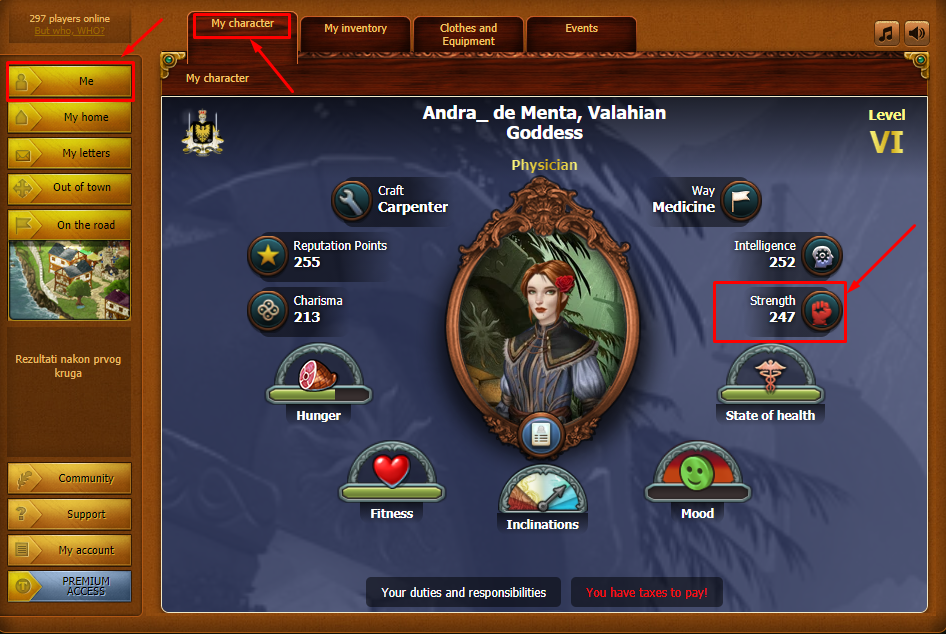Toggle the music note button
This screenshot has height=634, width=946.
tap(887, 33)
